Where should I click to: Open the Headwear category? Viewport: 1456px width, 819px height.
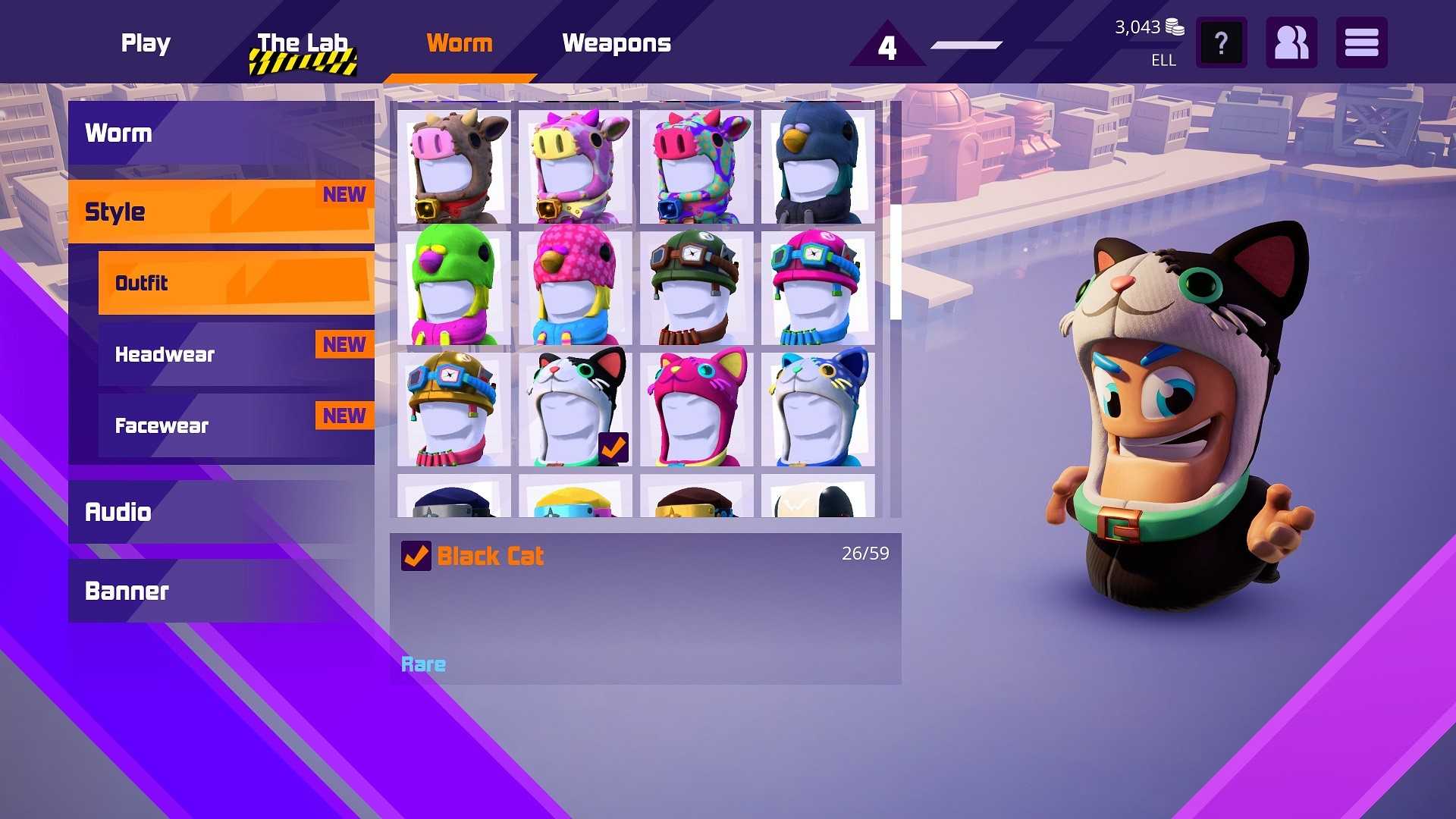coord(165,354)
